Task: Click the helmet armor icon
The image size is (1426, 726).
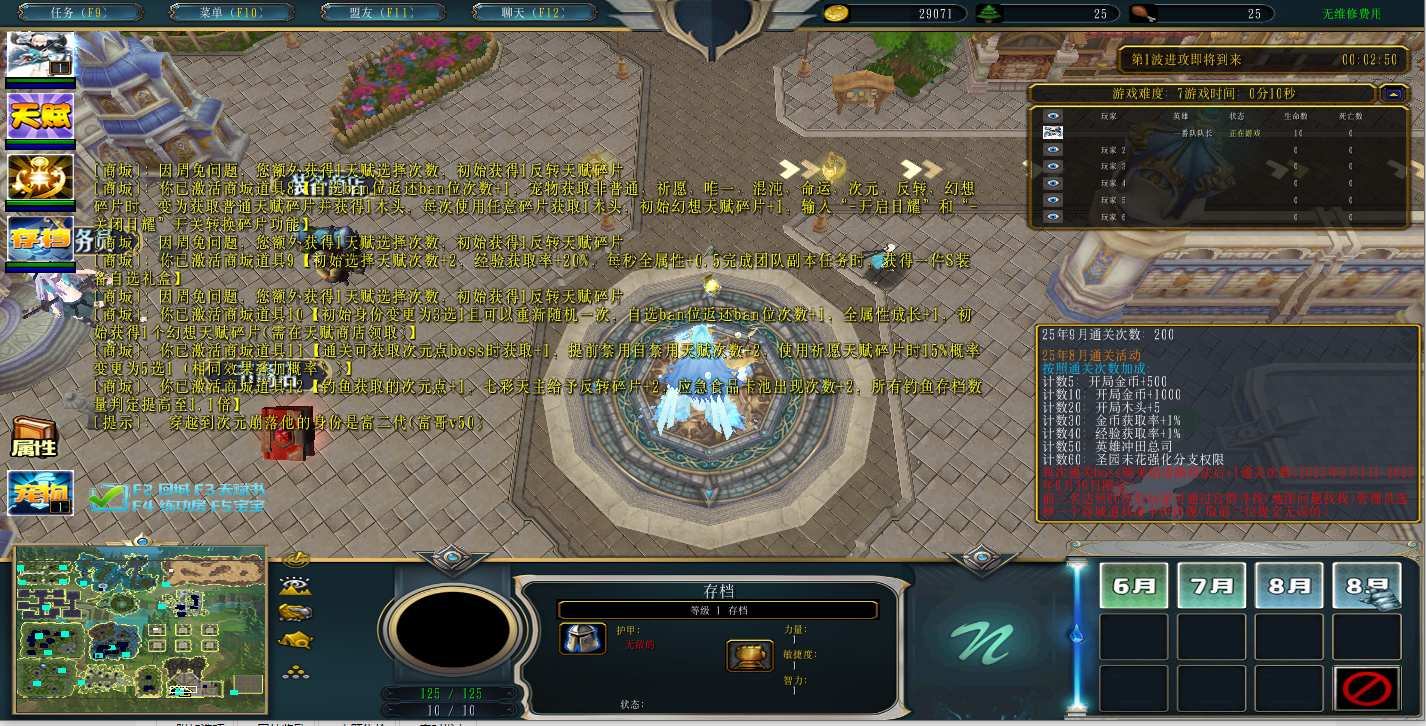Action: pyautogui.click(x=581, y=639)
